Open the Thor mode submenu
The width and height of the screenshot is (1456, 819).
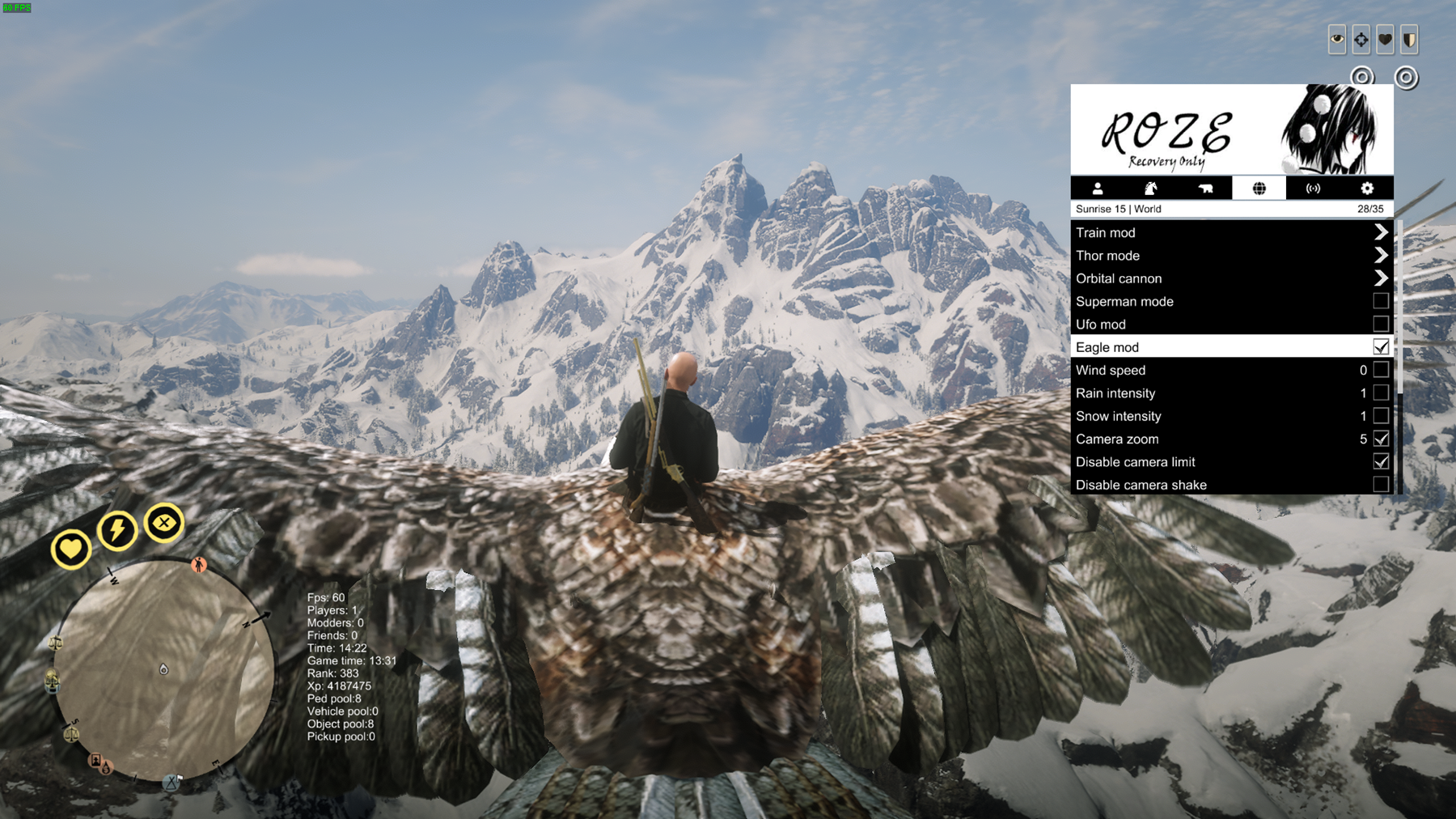(x=1380, y=255)
